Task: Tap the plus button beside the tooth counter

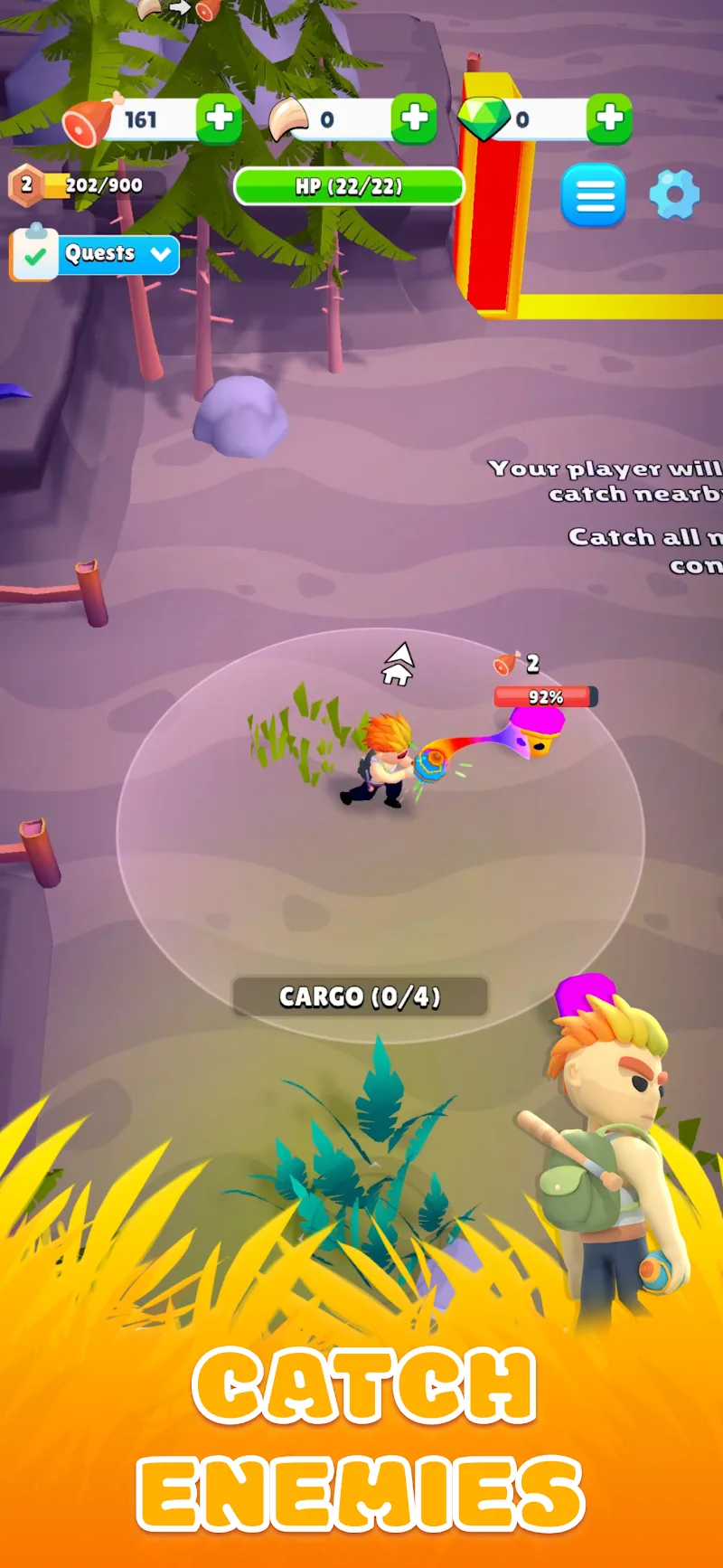Action: click(415, 118)
